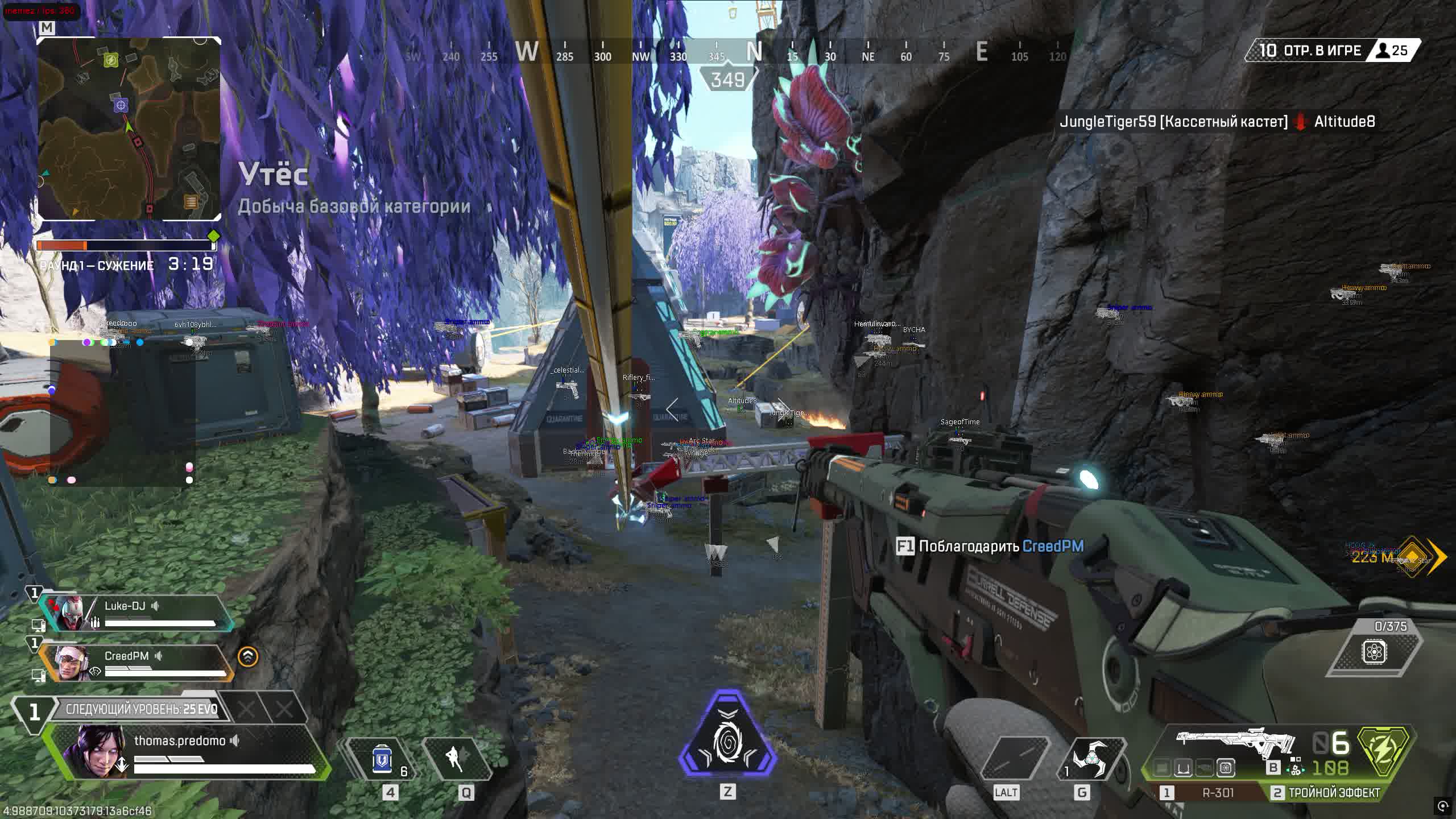Click the PC platform icon beside Luke-DJ's portrait
This screenshot has width=1456, height=819.
(39, 624)
